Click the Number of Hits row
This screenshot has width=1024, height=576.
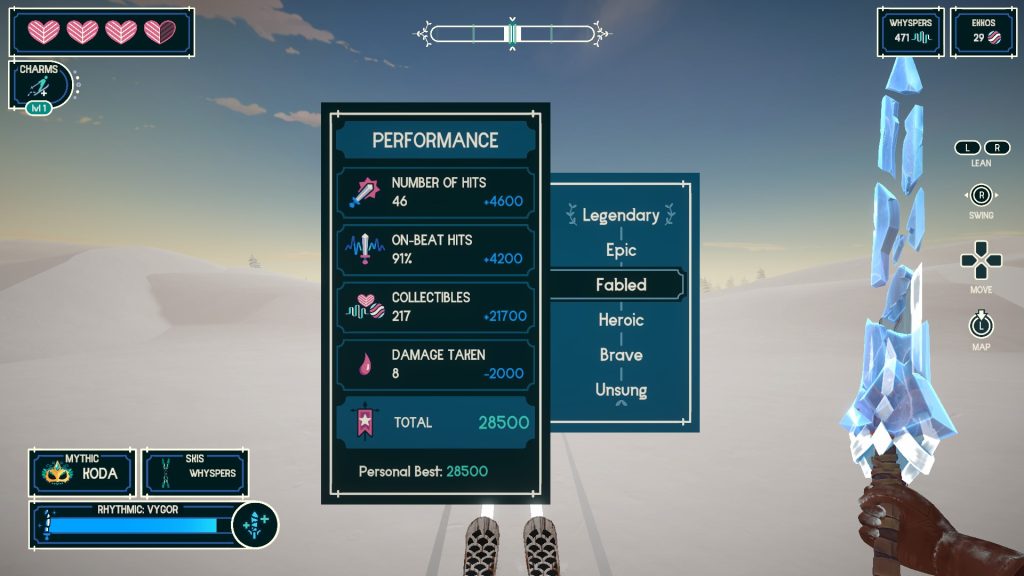[x=435, y=192]
